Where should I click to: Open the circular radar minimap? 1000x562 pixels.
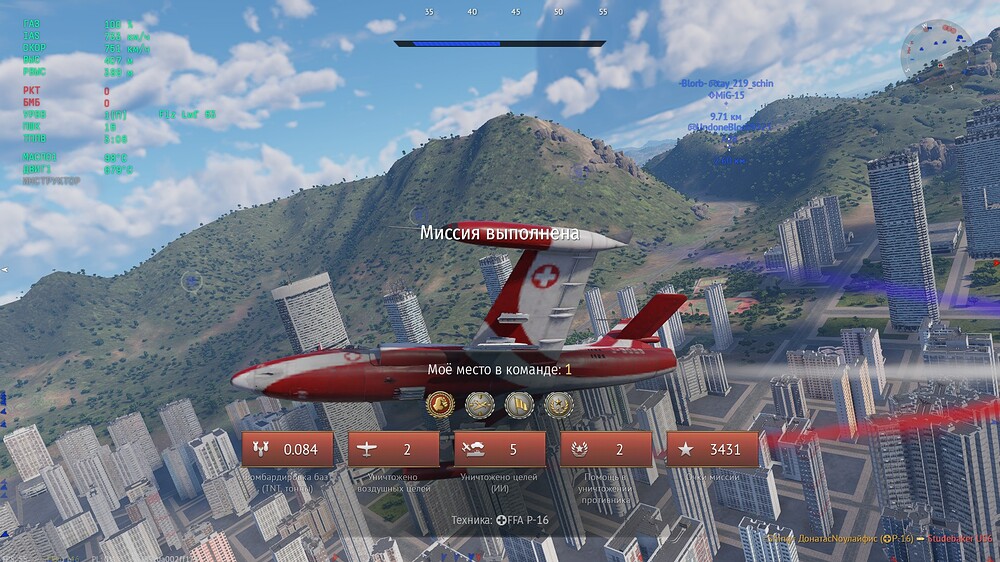pos(934,52)
